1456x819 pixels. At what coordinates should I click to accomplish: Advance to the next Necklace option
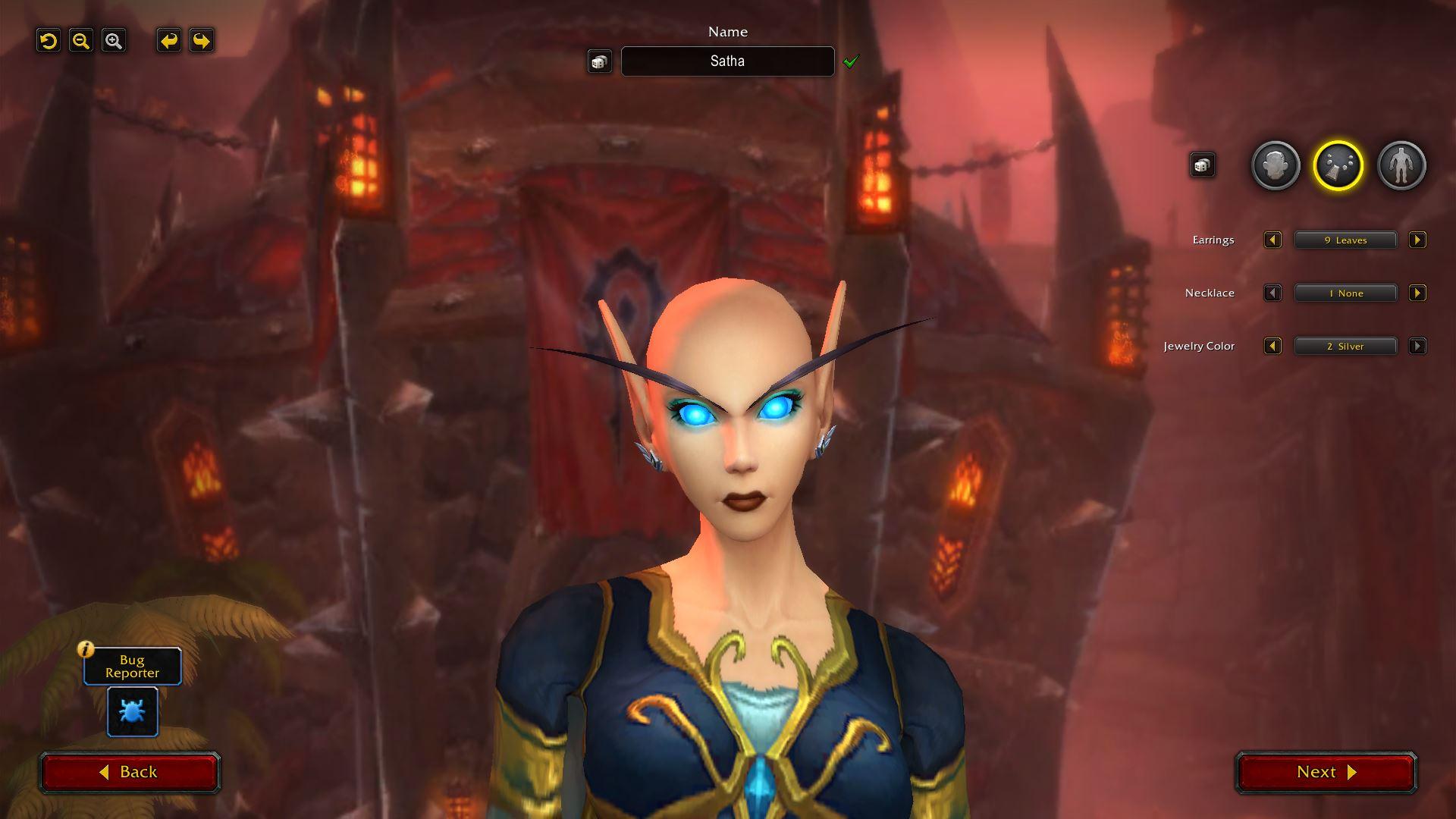tap(1417, 293)
